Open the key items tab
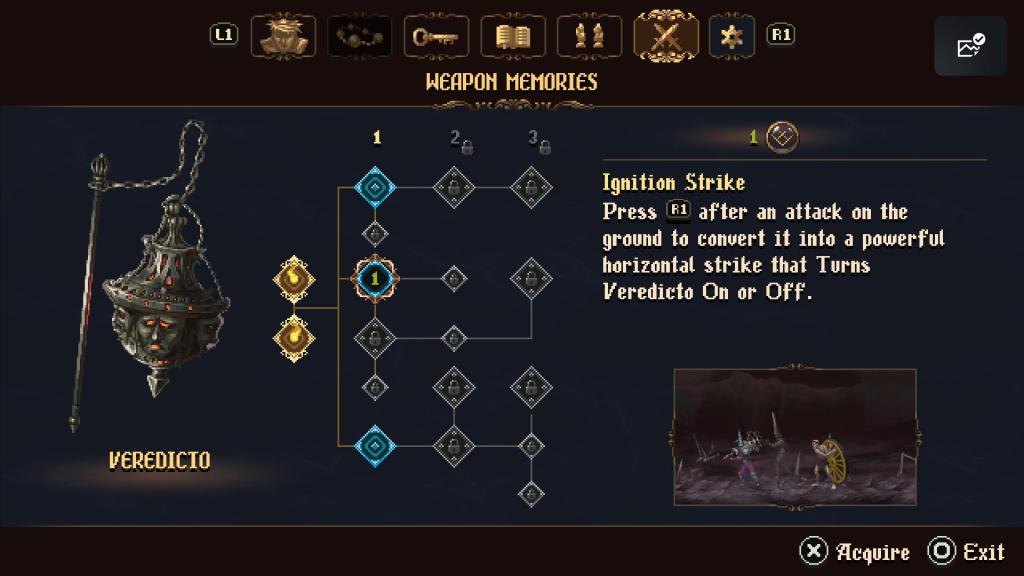Screen dimensions: 1024x576 point(436,36)
